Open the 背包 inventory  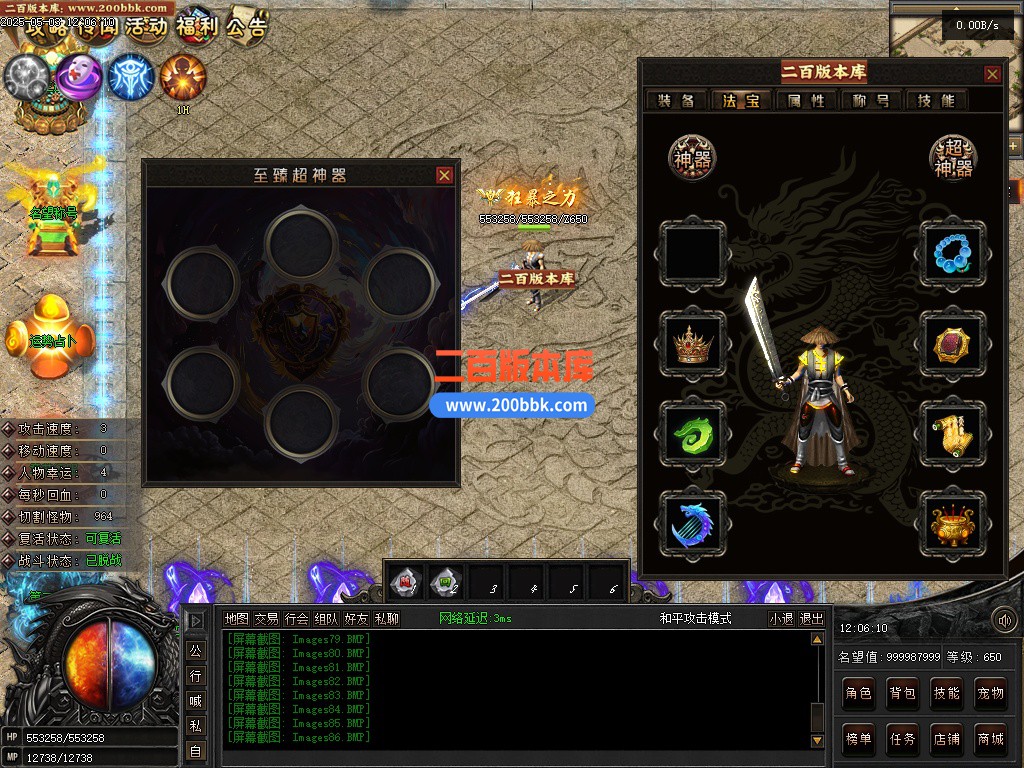pyautogui.click(x=902, y=693)
